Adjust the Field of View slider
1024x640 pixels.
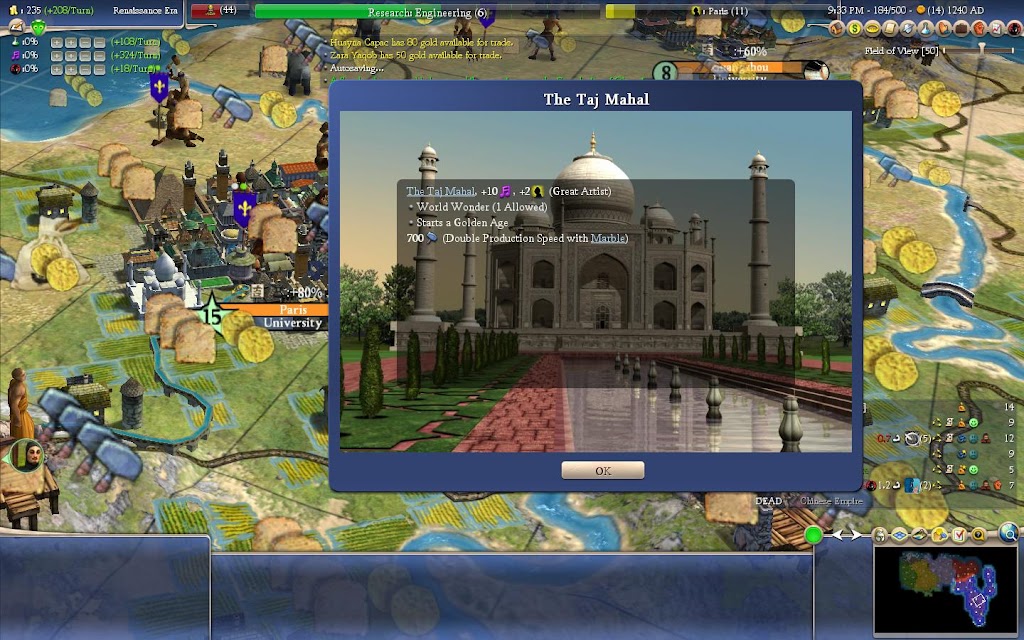[x=981, y=50]
